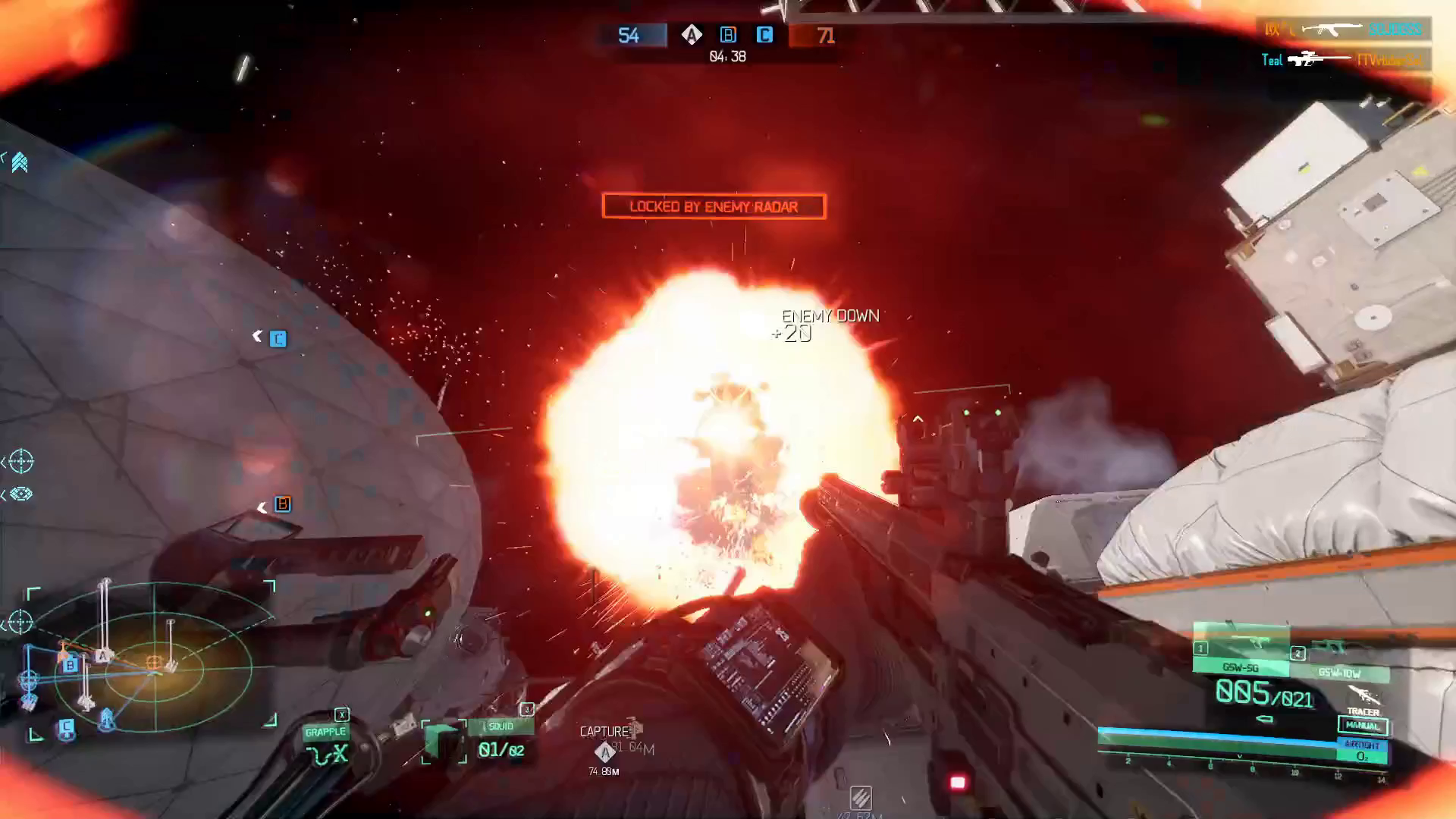Open the weapon slot 2 selector
This screenshot has height=819, width=1456.
point(1297,653)
